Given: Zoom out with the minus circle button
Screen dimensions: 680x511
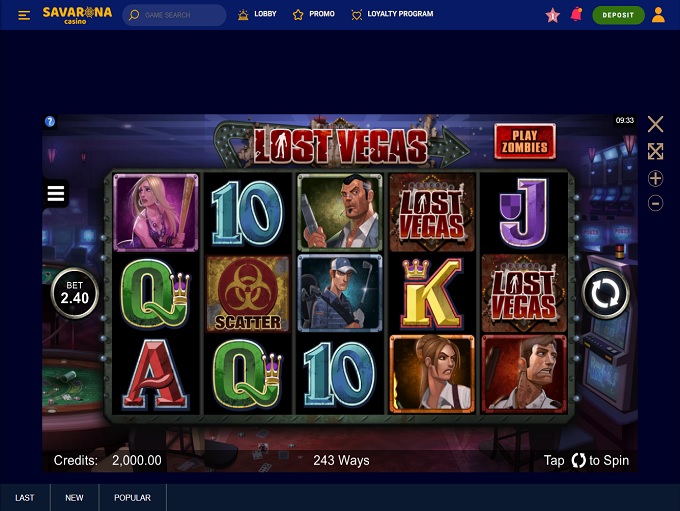Looking at the screenshot, I should tap(655, 203).
